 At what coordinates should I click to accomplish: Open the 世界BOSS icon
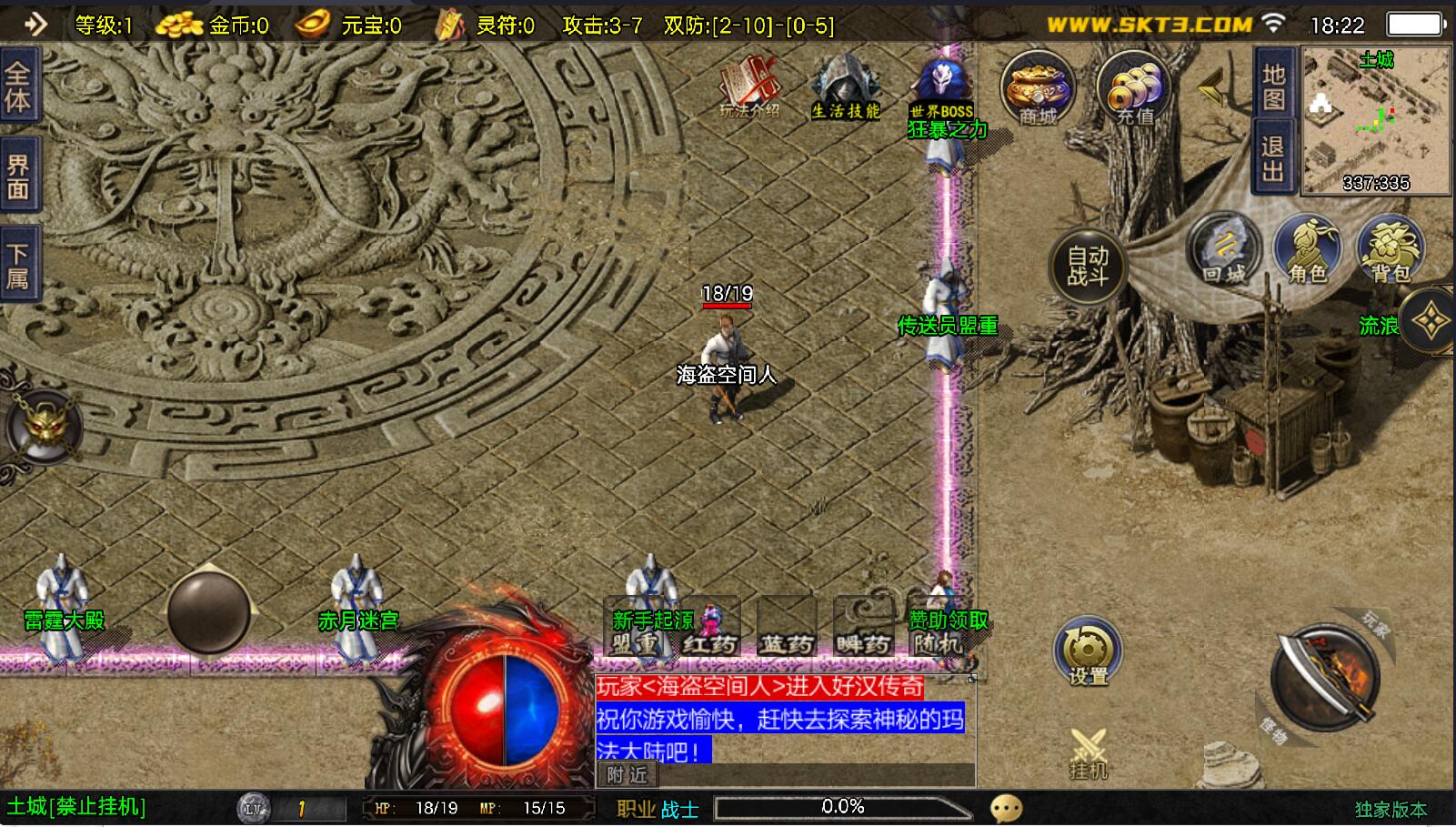(942, 87)
